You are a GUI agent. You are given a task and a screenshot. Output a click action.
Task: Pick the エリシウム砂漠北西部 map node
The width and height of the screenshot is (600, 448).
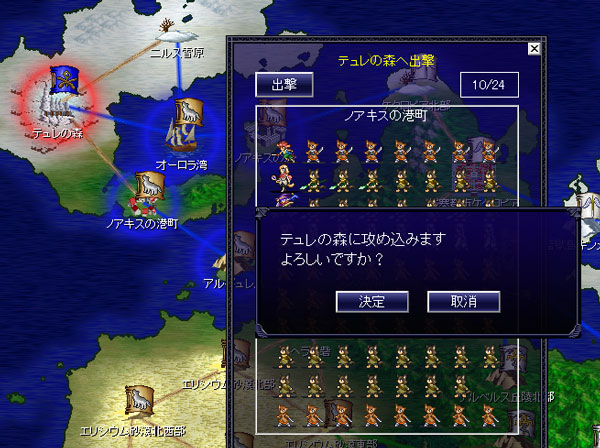[137, 403]
